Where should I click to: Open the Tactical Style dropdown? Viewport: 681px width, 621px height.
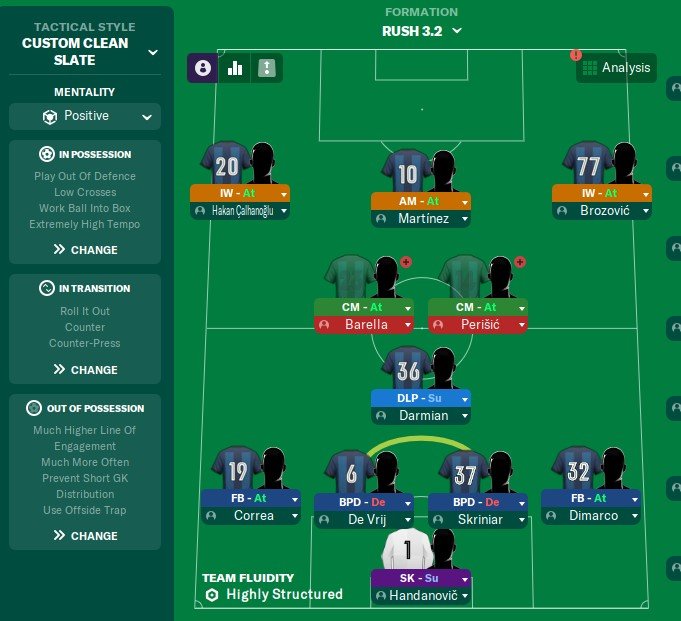152,52
